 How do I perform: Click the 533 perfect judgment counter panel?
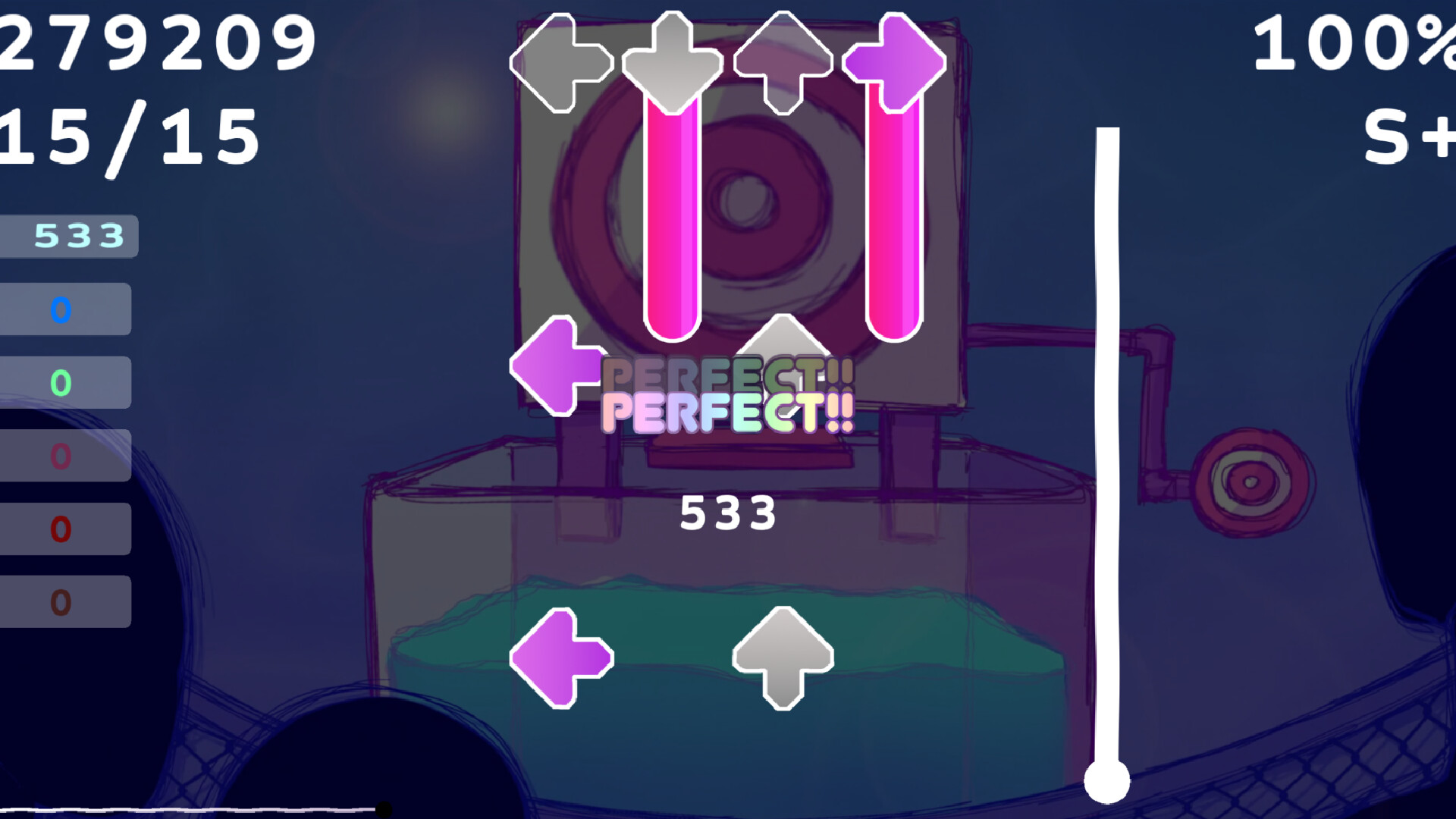coord(68,235)
